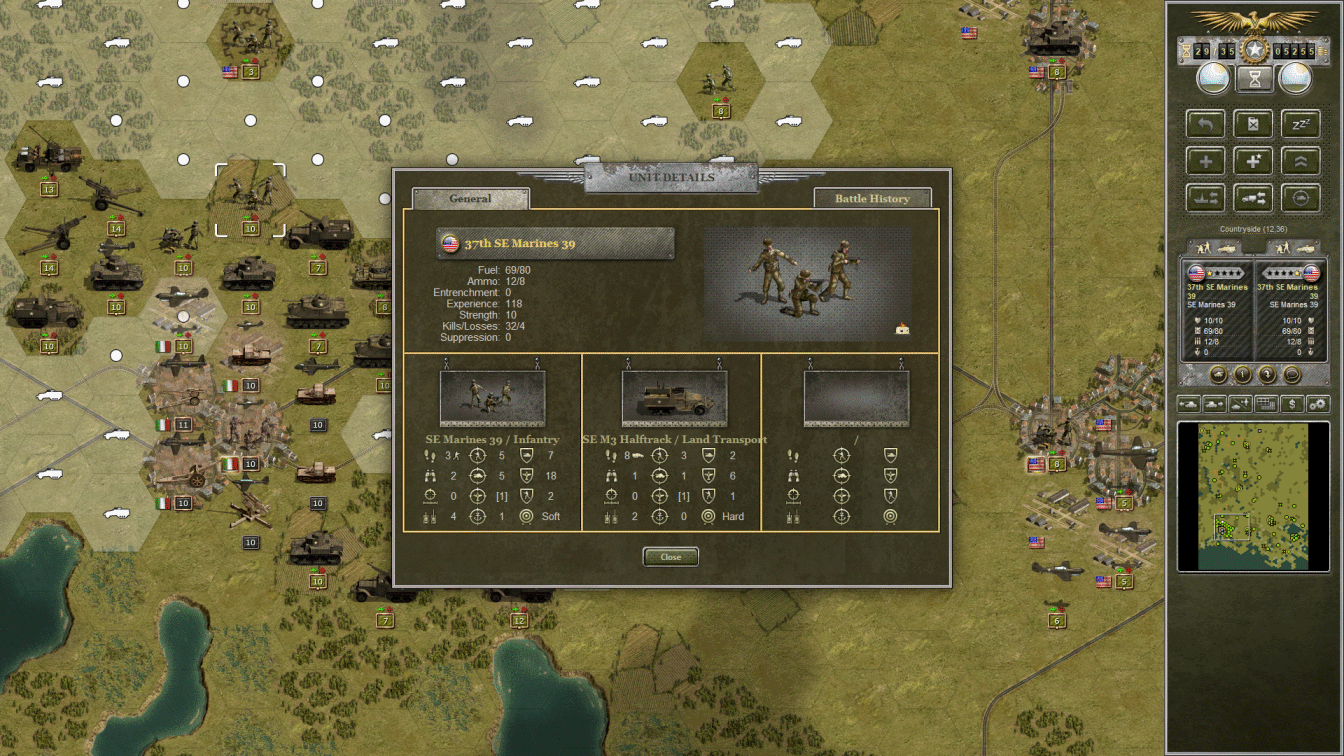Screen dimensions: 1344x756
Task: Resupply the unit with ammo and fuel
Action: [1254, 123]
